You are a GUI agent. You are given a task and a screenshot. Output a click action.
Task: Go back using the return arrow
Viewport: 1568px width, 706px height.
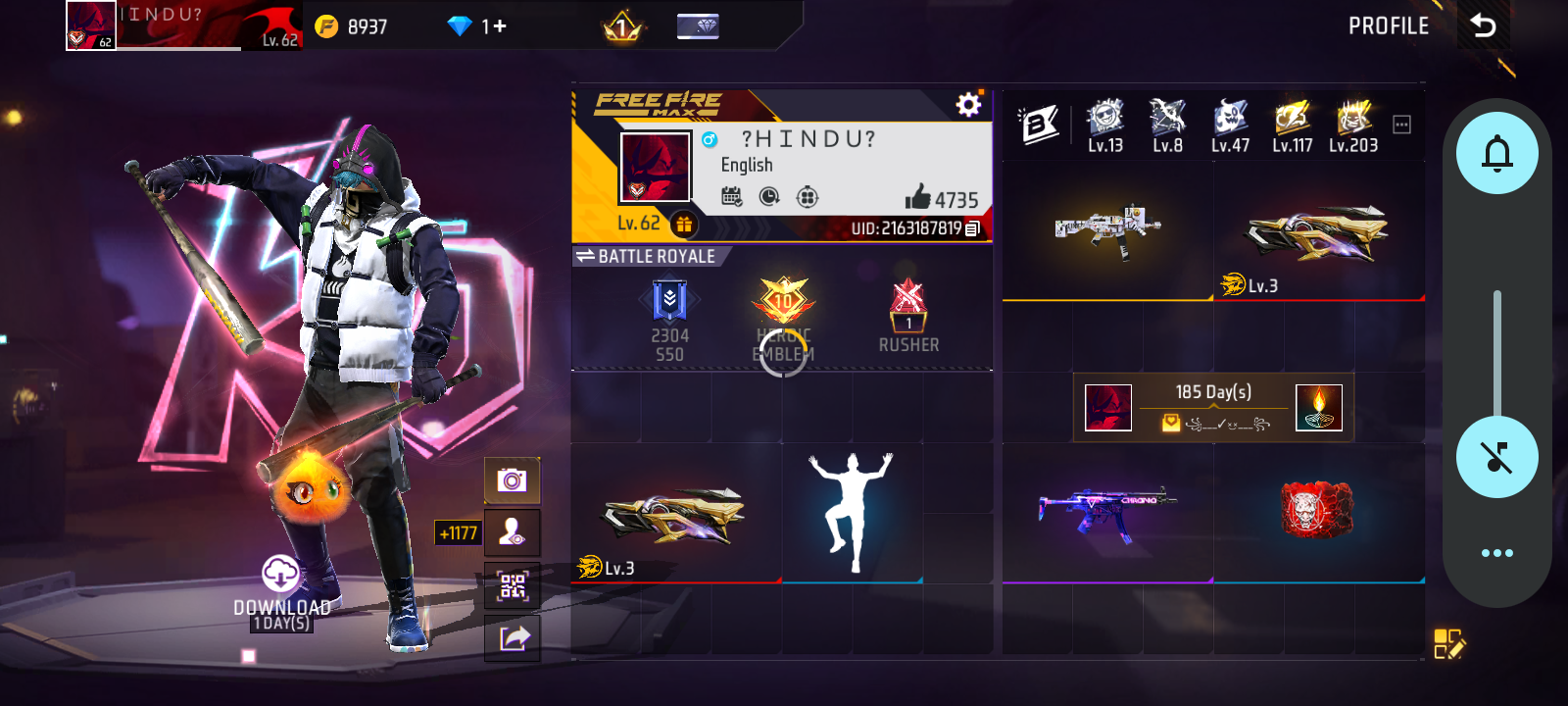tap(1484, 25)
